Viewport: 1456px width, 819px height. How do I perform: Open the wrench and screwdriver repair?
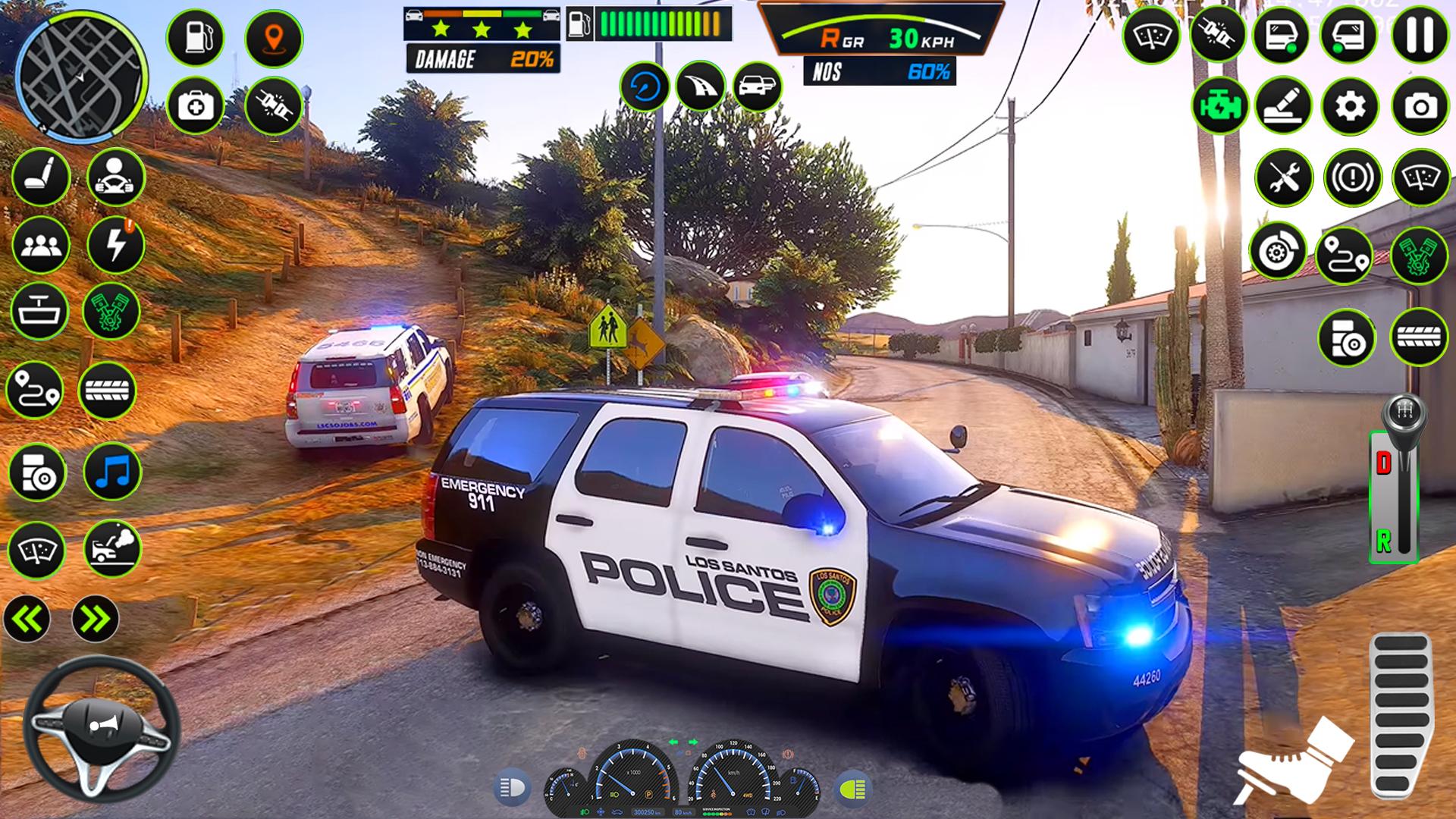tap(1283, 178)
